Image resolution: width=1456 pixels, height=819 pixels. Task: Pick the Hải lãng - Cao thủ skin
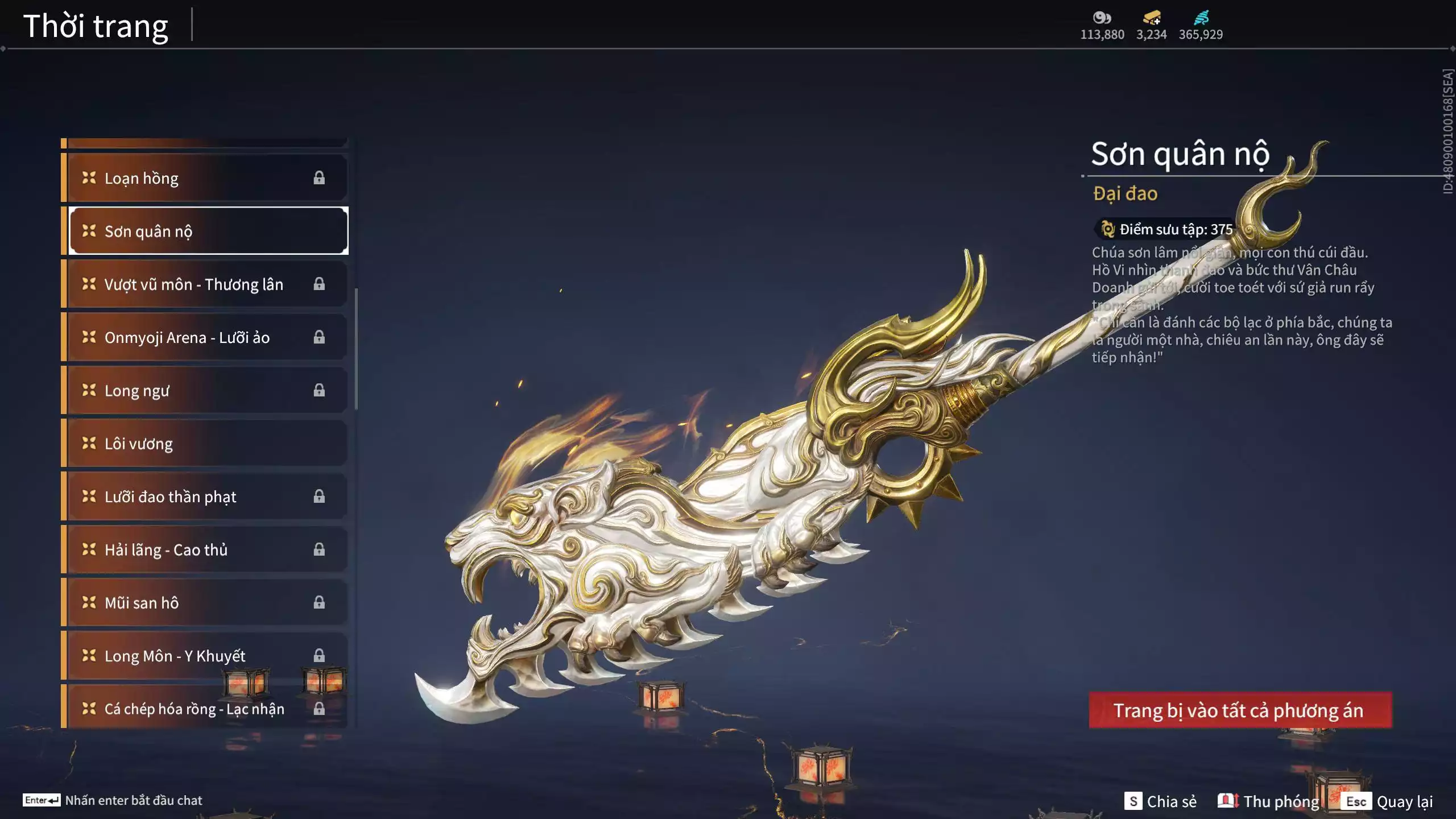coord(205,549)
